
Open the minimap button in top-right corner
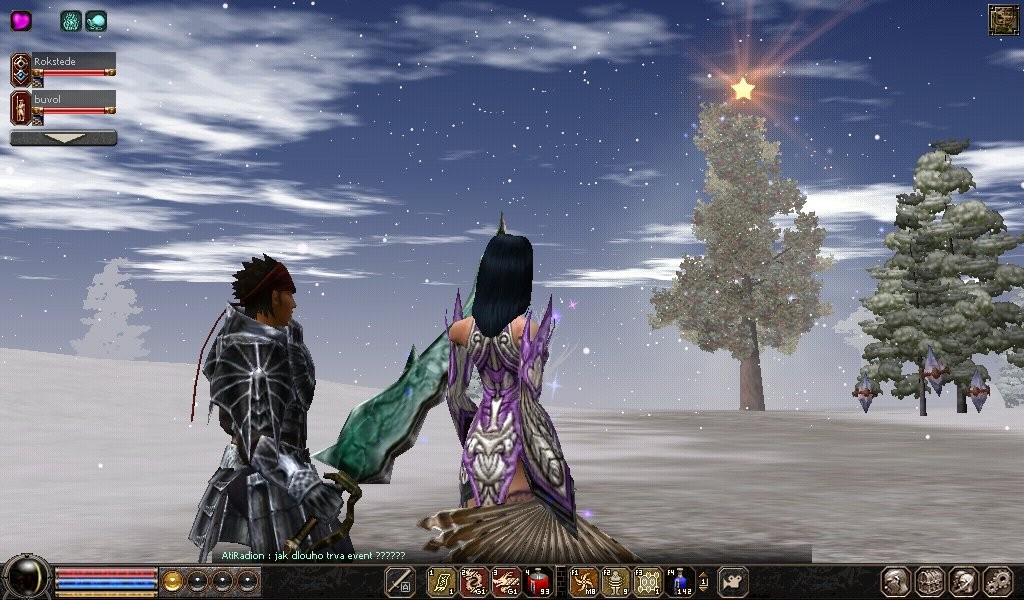1003,19
